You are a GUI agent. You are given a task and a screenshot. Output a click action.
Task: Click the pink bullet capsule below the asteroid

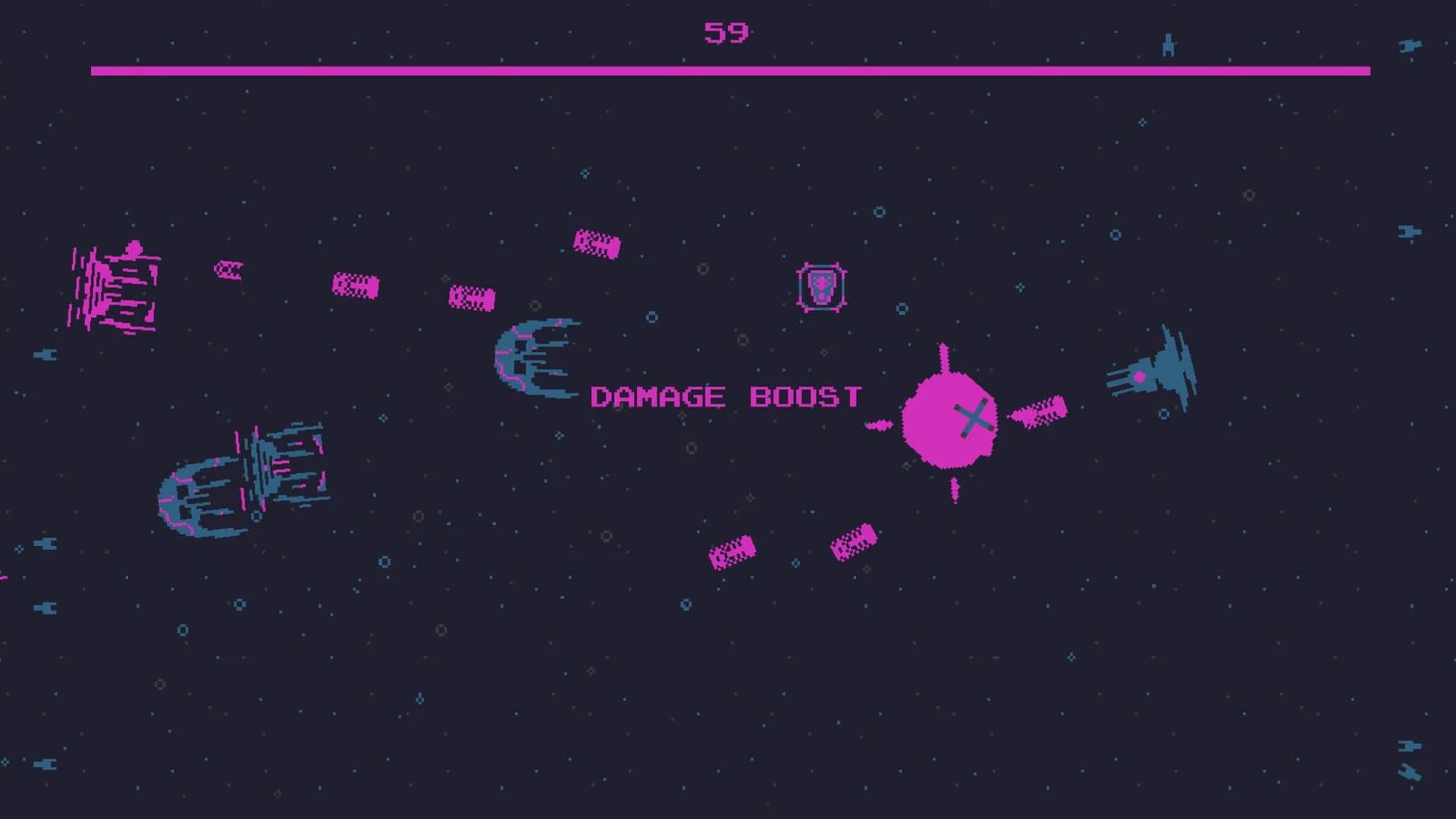point(853,542)
